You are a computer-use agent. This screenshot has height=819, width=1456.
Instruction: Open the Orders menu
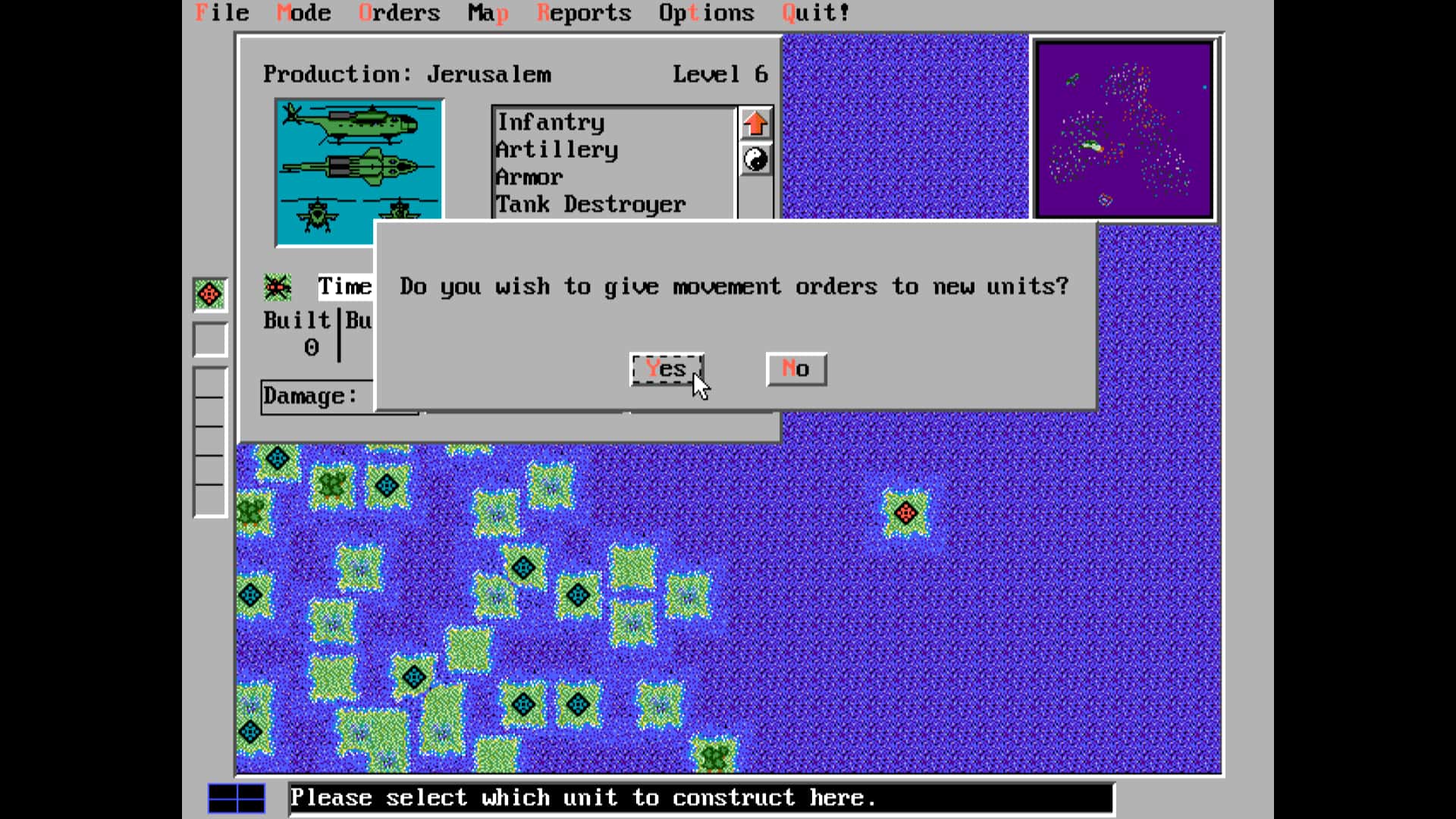(400, 12)
